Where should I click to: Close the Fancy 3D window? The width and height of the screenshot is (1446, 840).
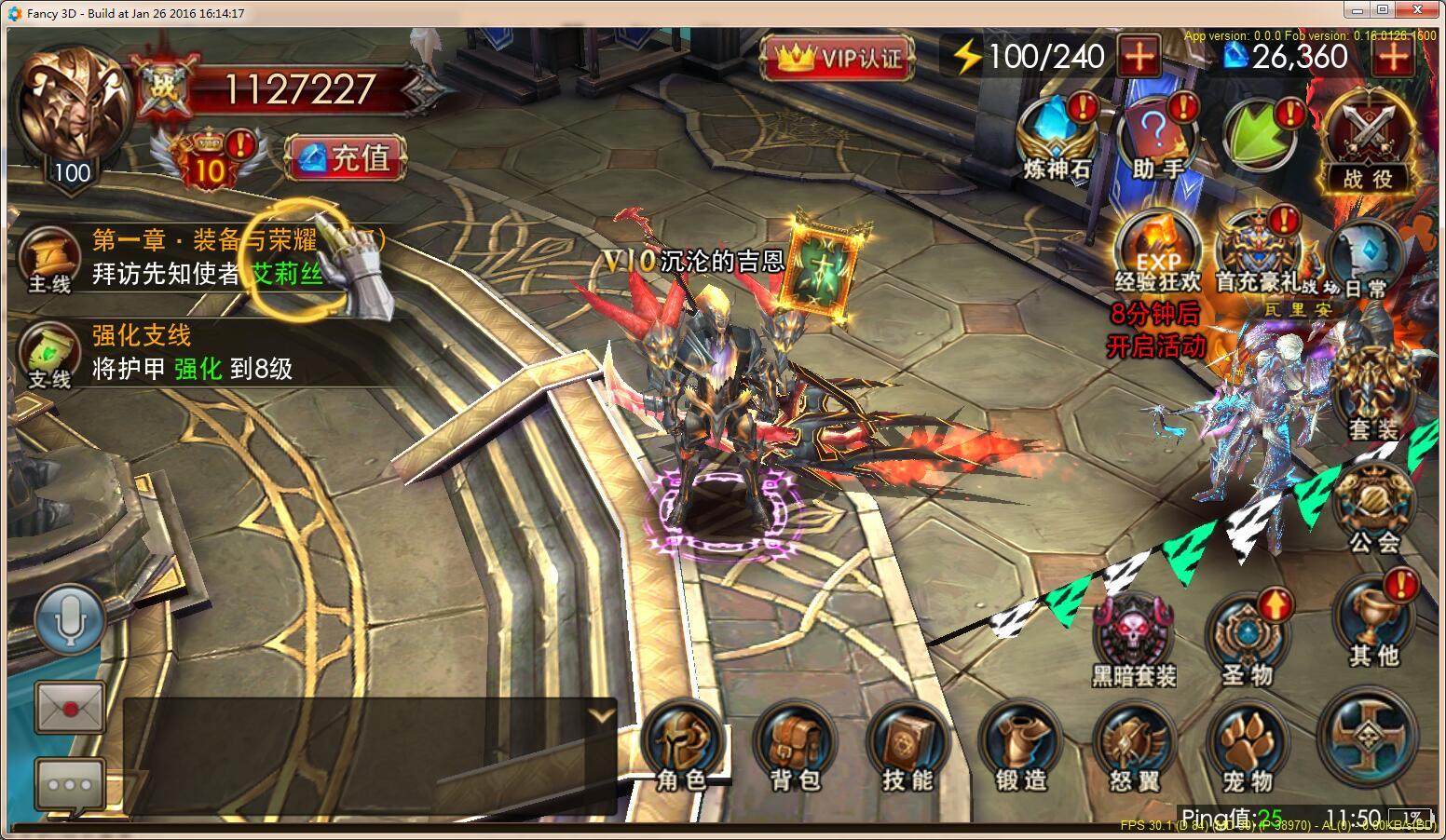tap(1424, 11)
